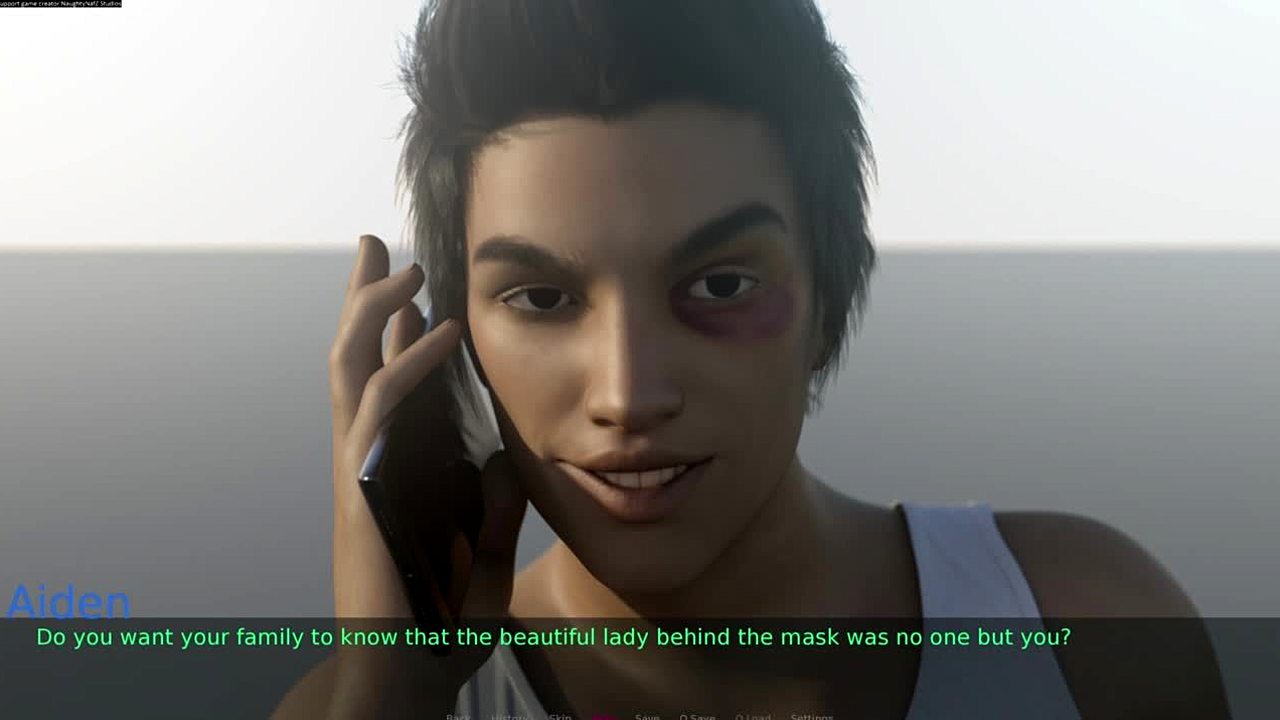Go back using the Back button
1280x720 pixels.
tap(458, 716)
